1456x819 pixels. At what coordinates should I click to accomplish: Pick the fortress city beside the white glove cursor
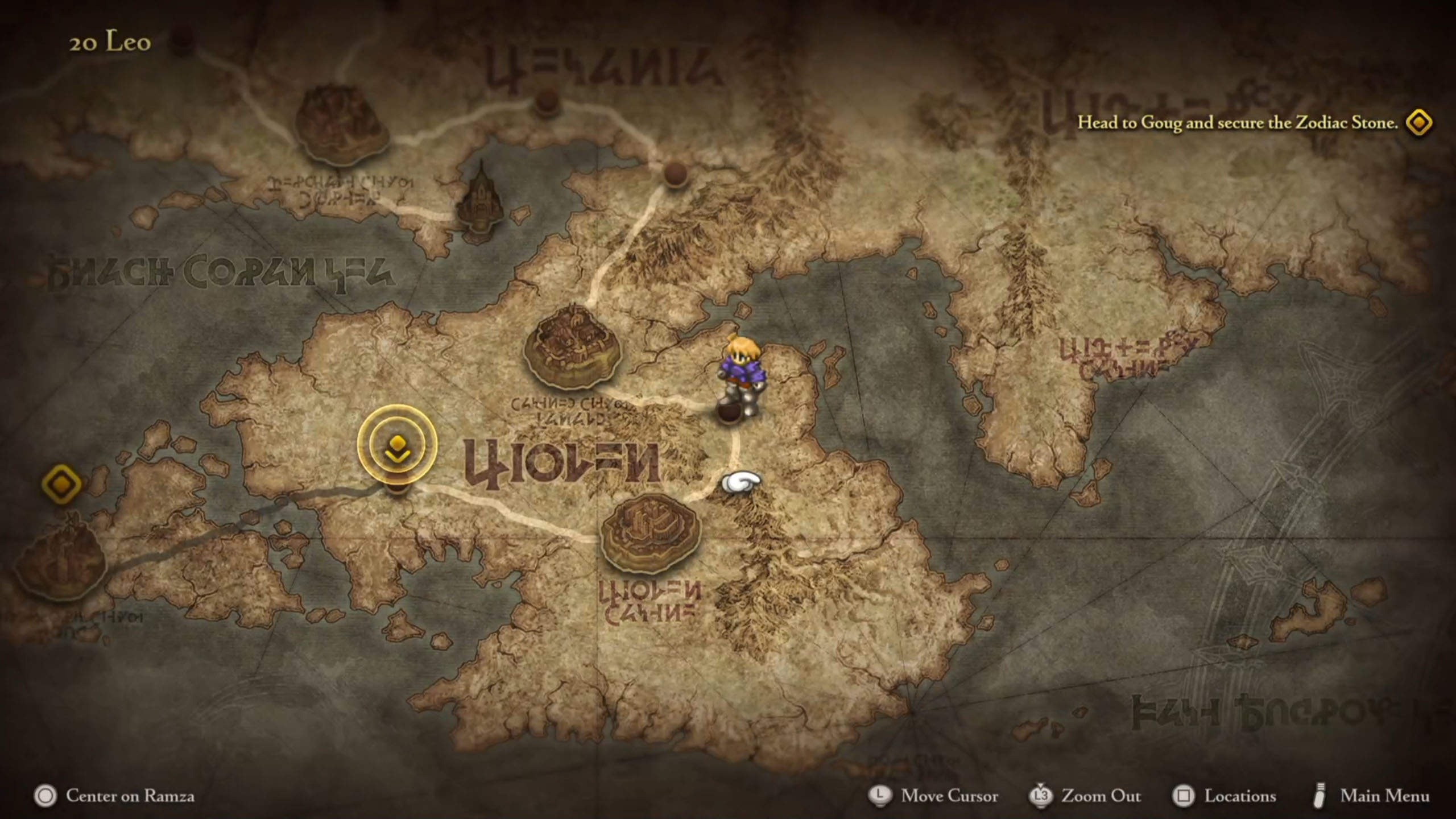(x=650, y=531)
